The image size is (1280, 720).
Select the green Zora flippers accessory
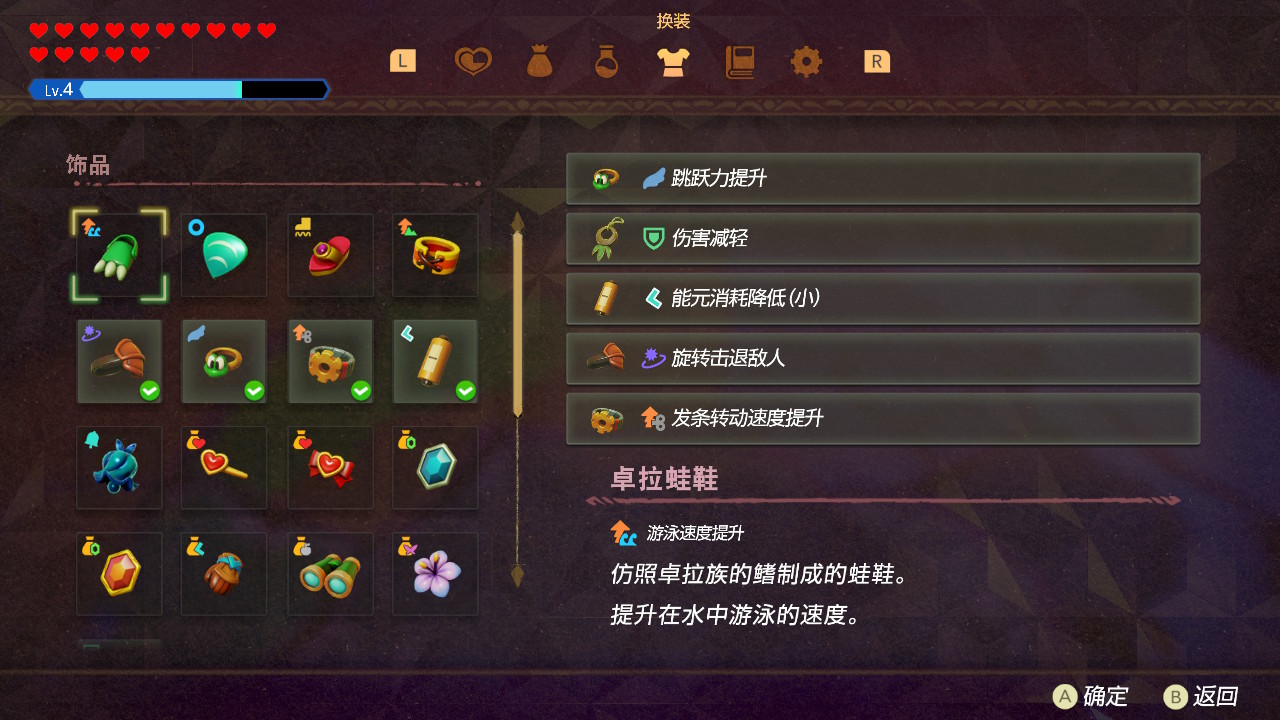click(x=119, y=255)
